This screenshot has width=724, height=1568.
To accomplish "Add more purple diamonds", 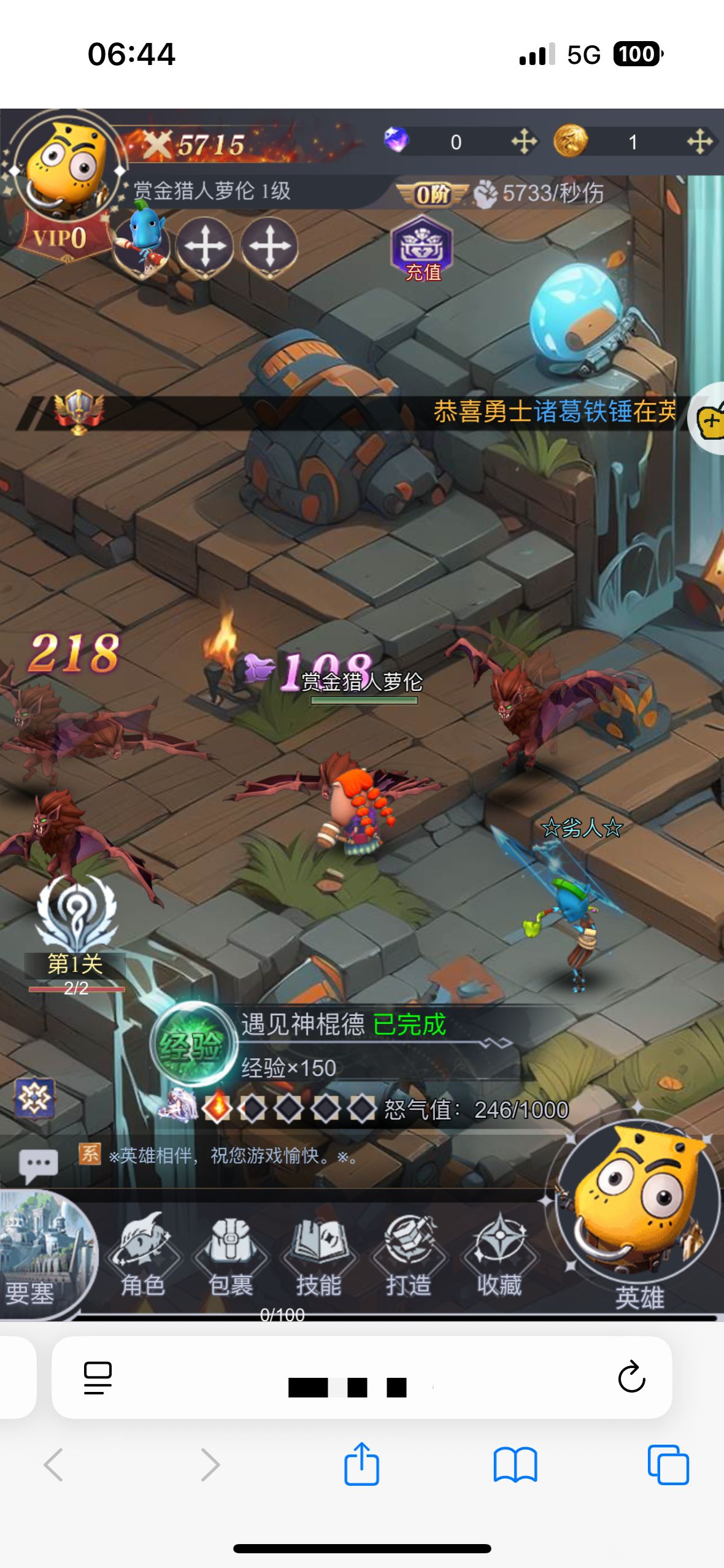I will pos(524,142).
